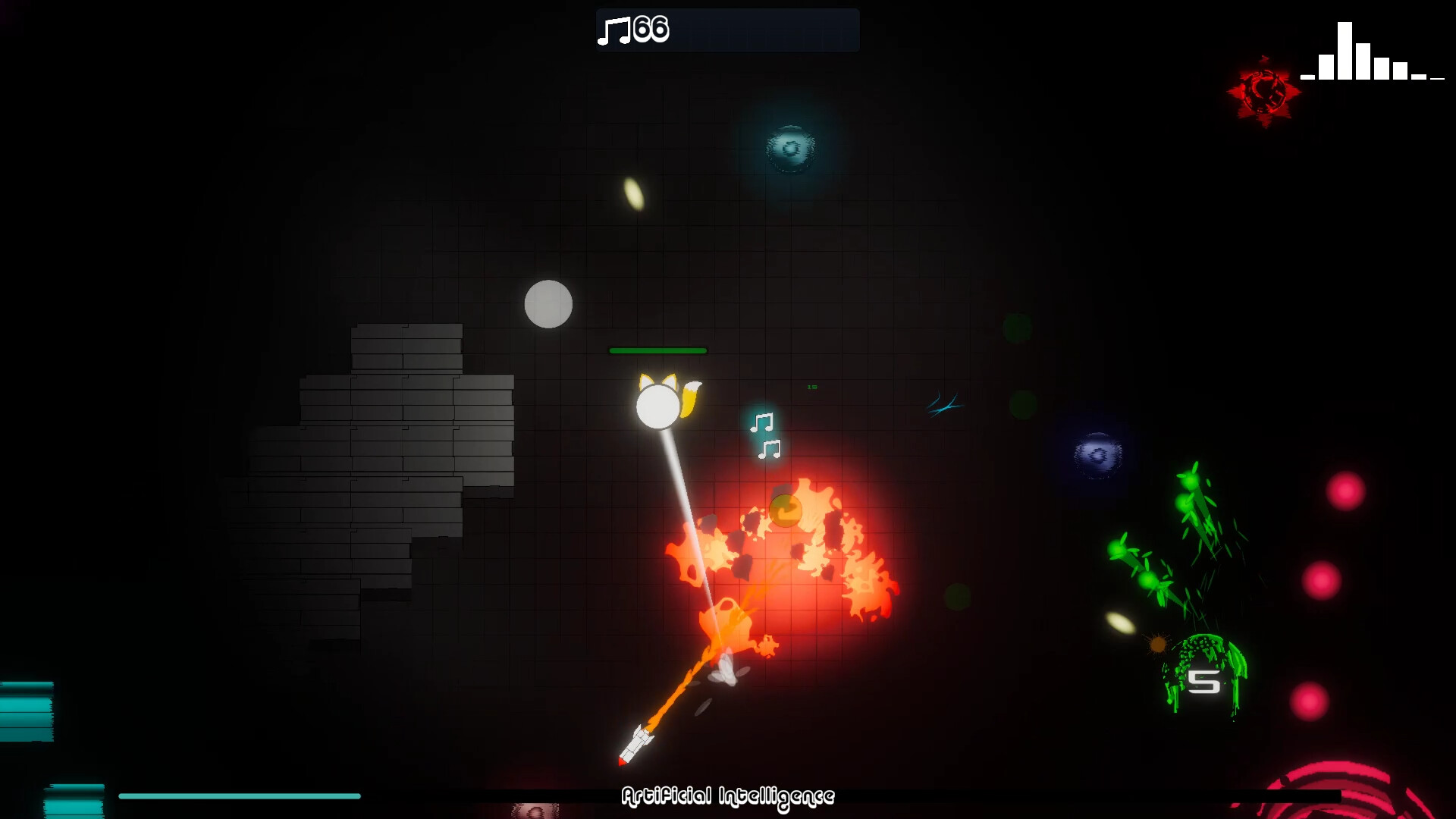Select the Artificial Intelligence label
1456x819 pixels.
click(727, 797)
